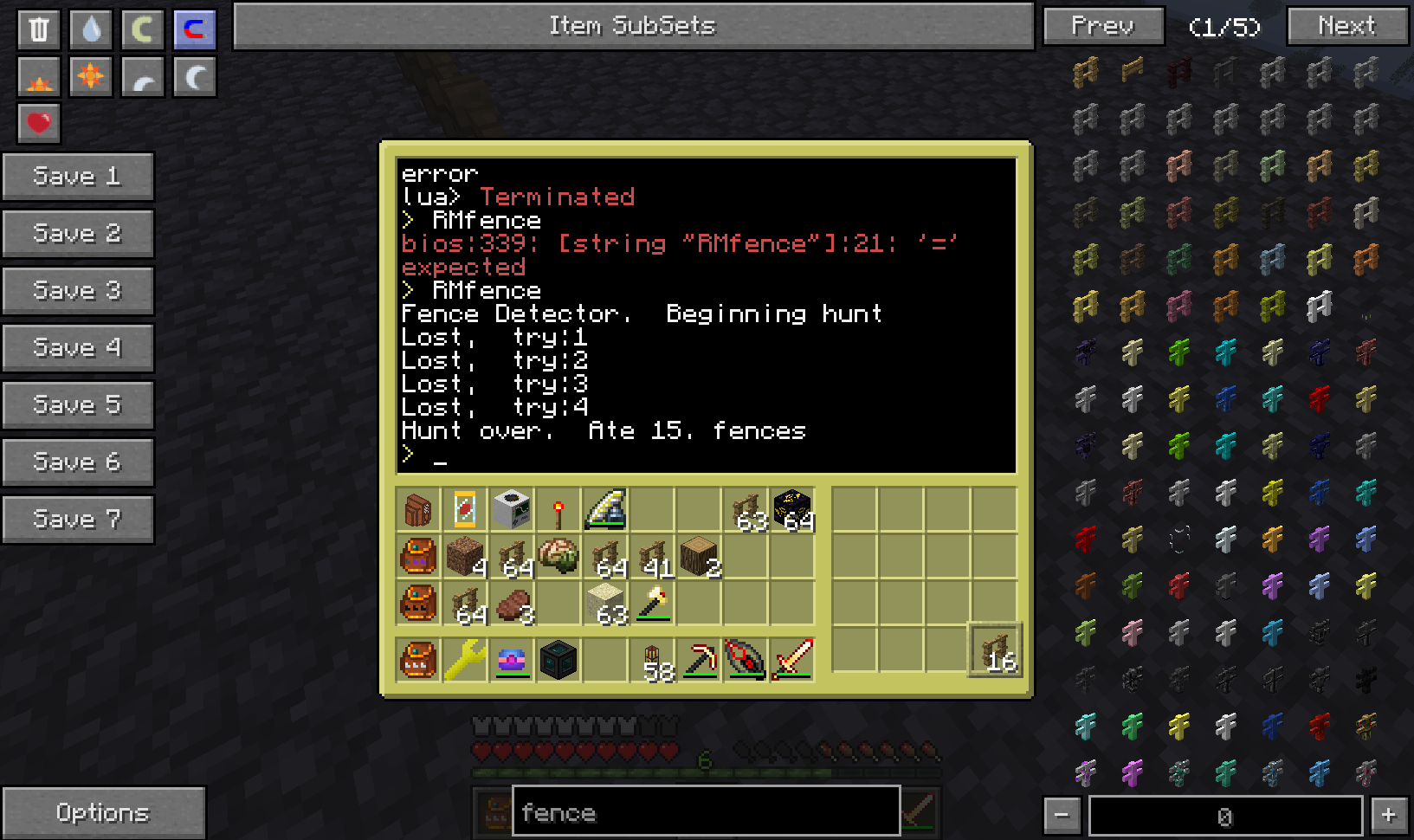
Task: Toggle the red magnet mode icon
Action: point(195,29)
